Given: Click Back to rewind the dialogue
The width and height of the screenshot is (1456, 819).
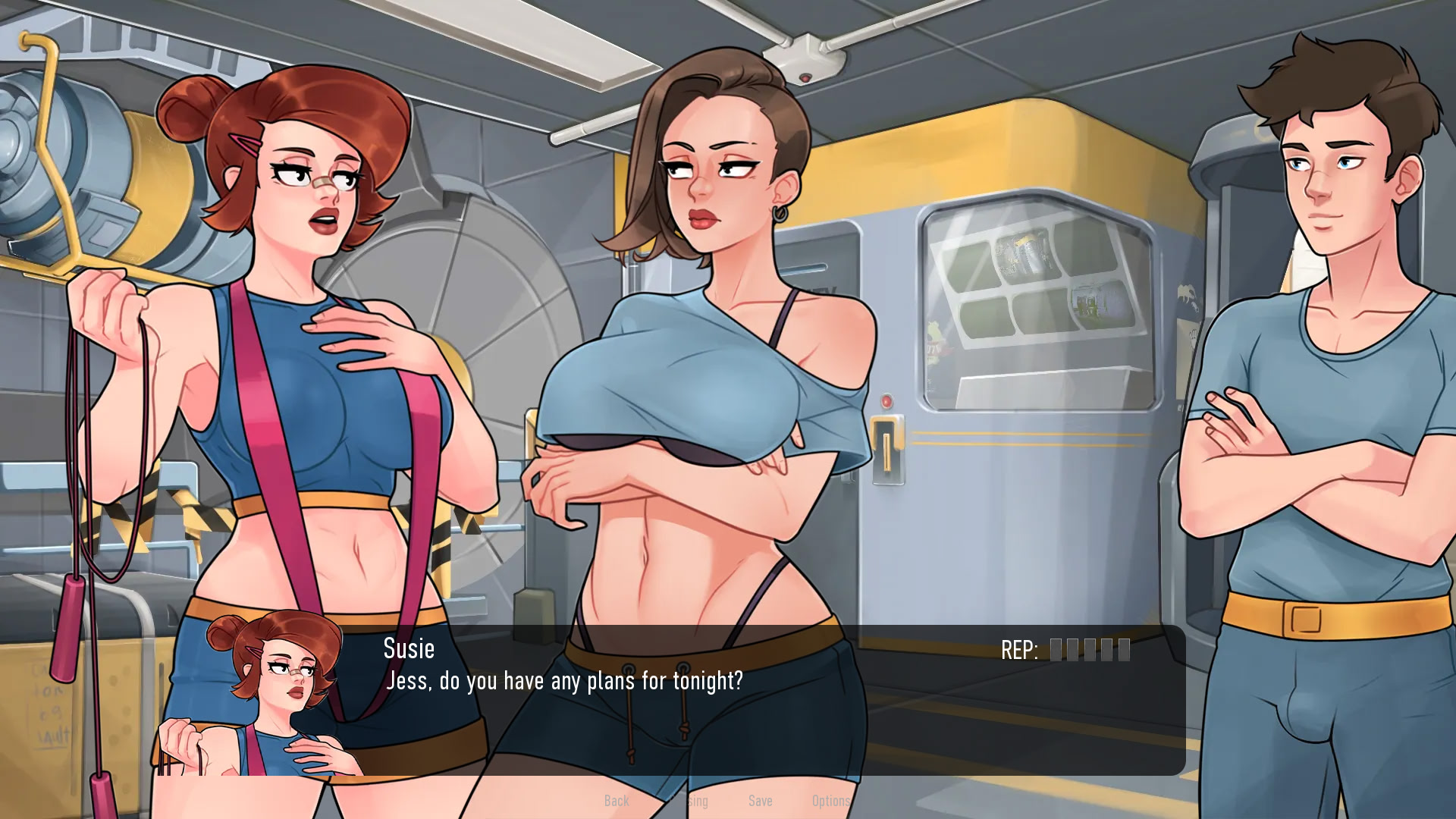Looking at the screenshot, I should (617, 801).
